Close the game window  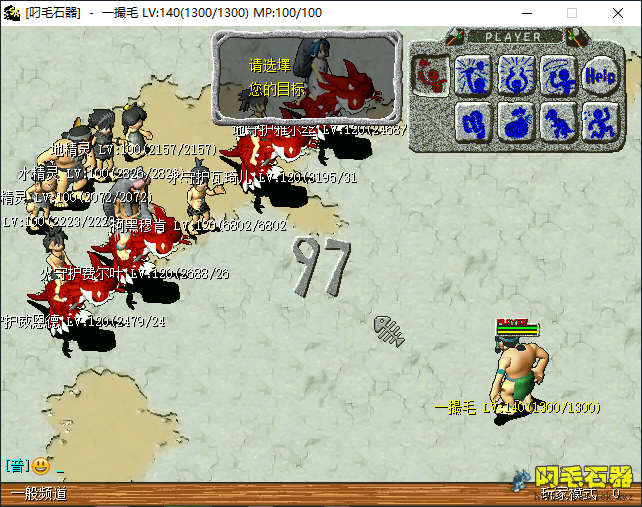coord(618,13)
